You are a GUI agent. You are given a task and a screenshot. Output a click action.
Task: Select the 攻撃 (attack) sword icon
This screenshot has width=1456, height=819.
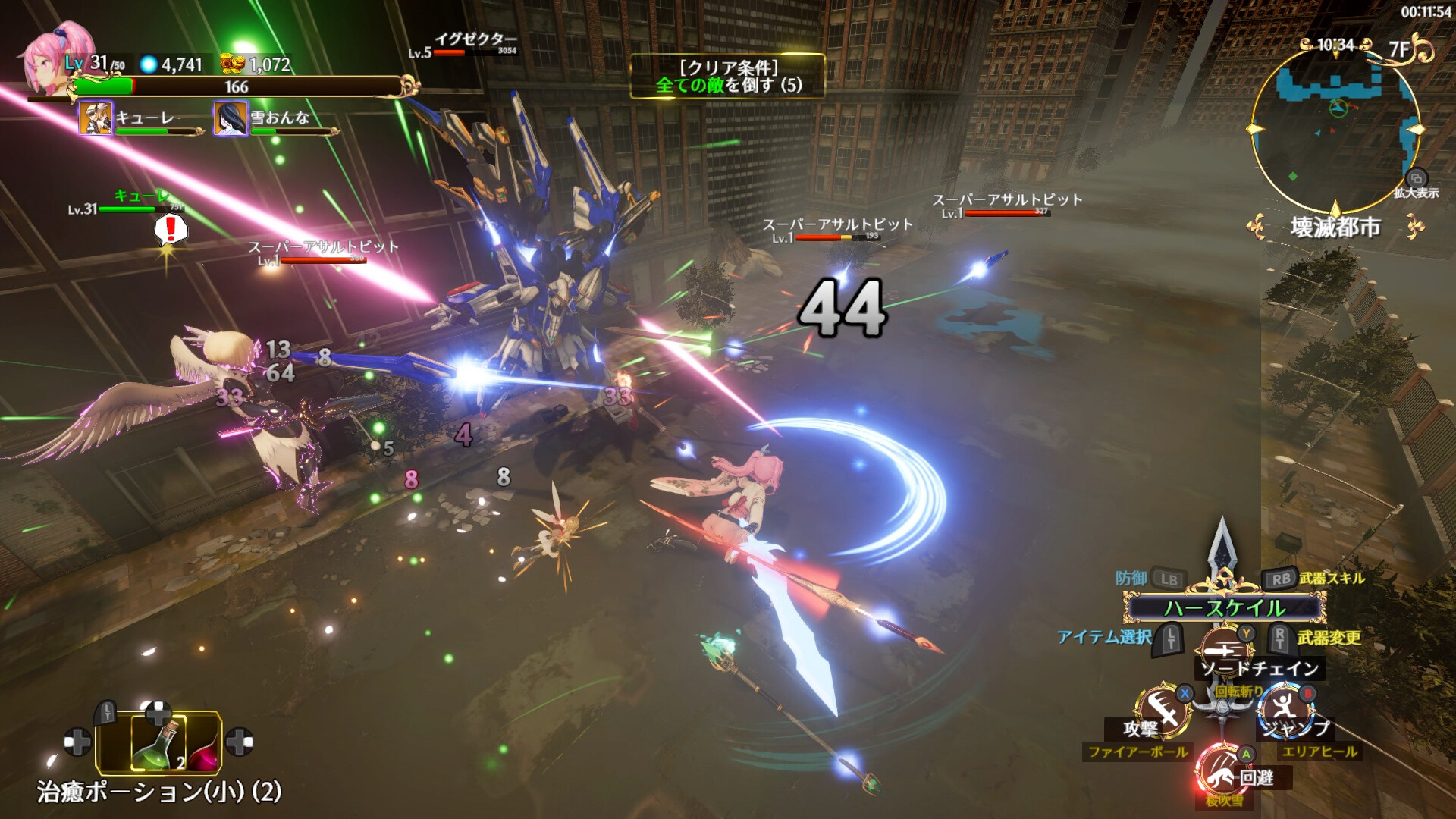(1165, 708)
